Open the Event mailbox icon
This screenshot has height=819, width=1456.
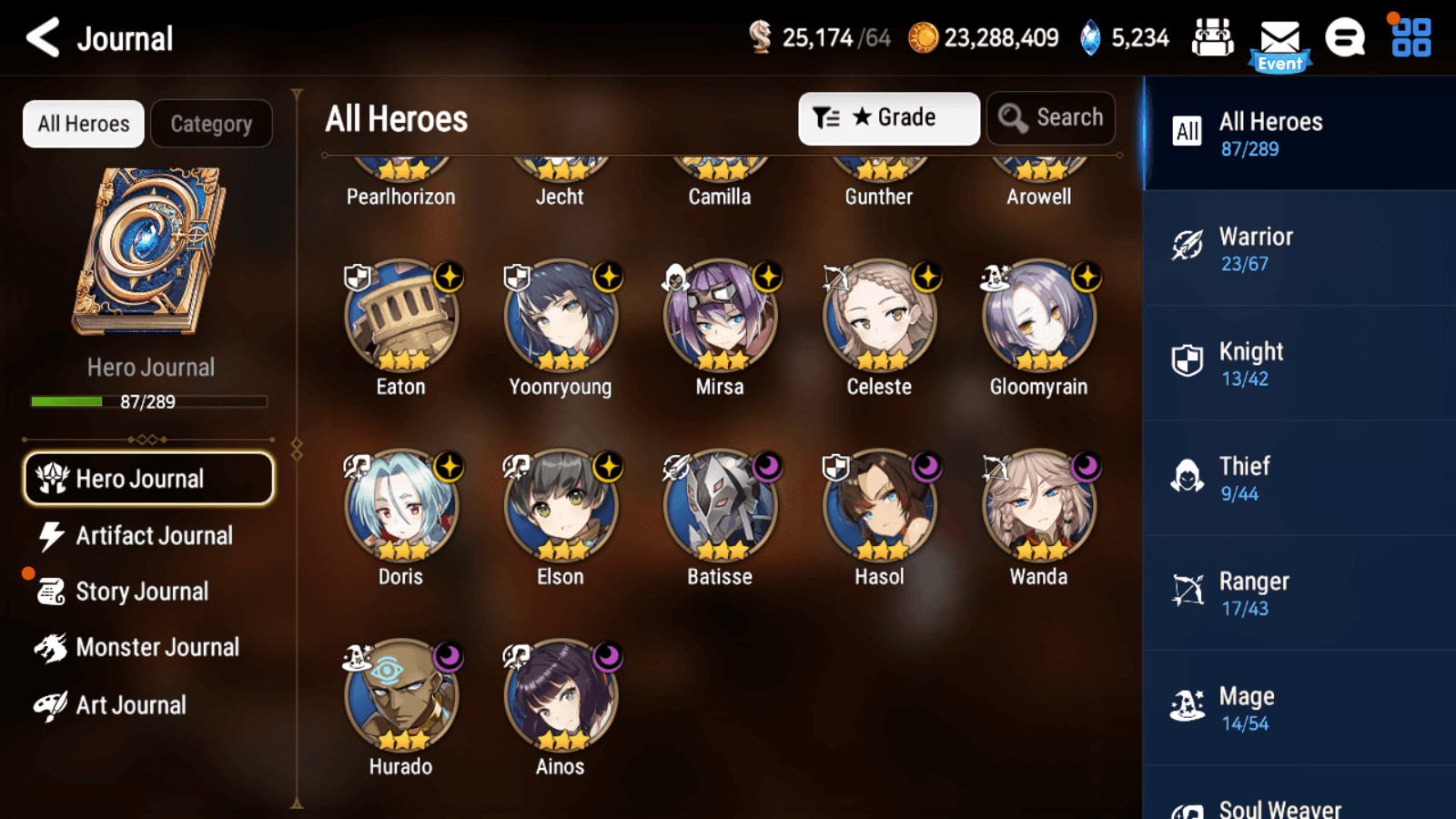click(x=1279, y=44)
